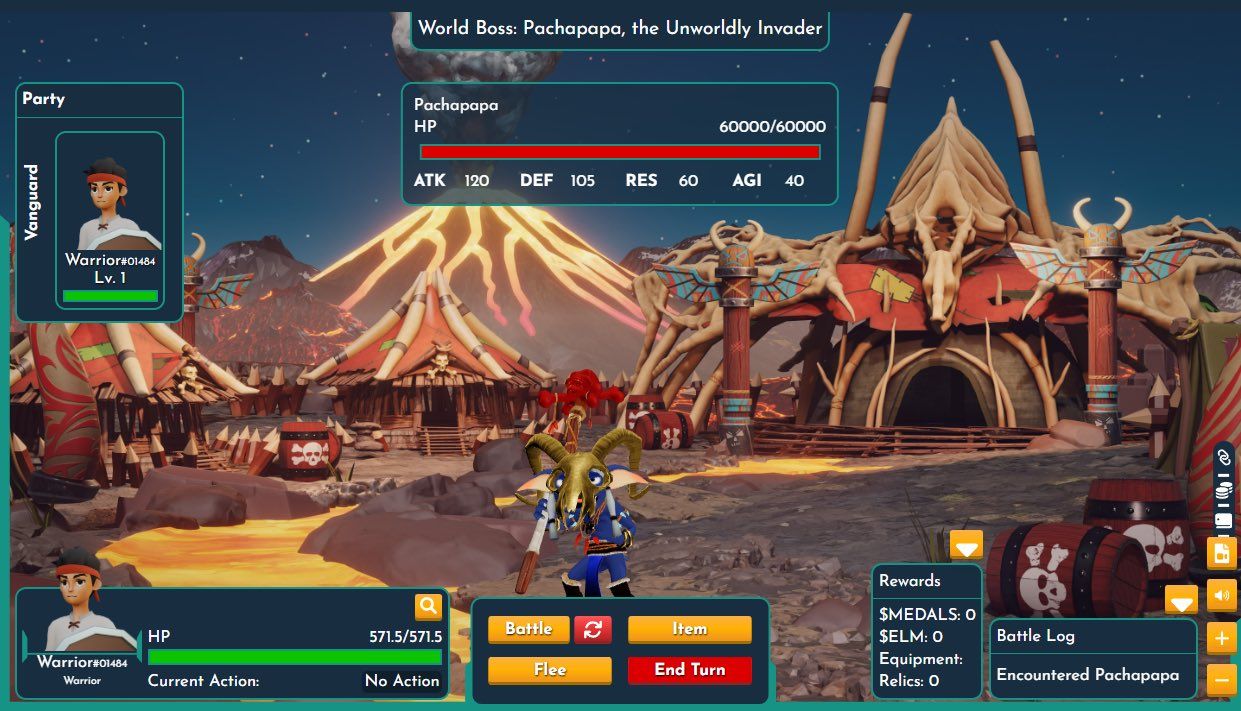This screenshot has height=711, width=1241.
Task: Select the Warrior #01484 party portrait
Action: (110, 219)
